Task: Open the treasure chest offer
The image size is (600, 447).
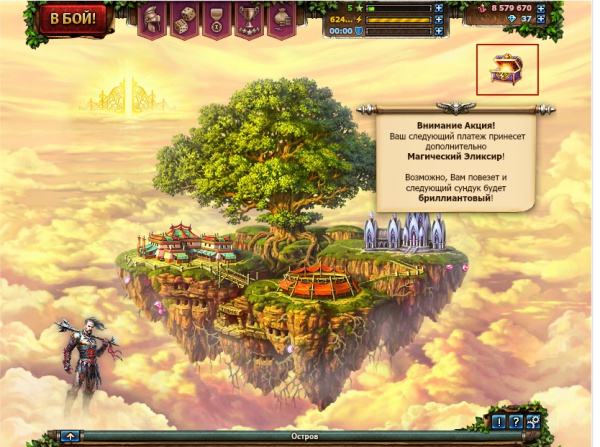Action: coord(508,69)
